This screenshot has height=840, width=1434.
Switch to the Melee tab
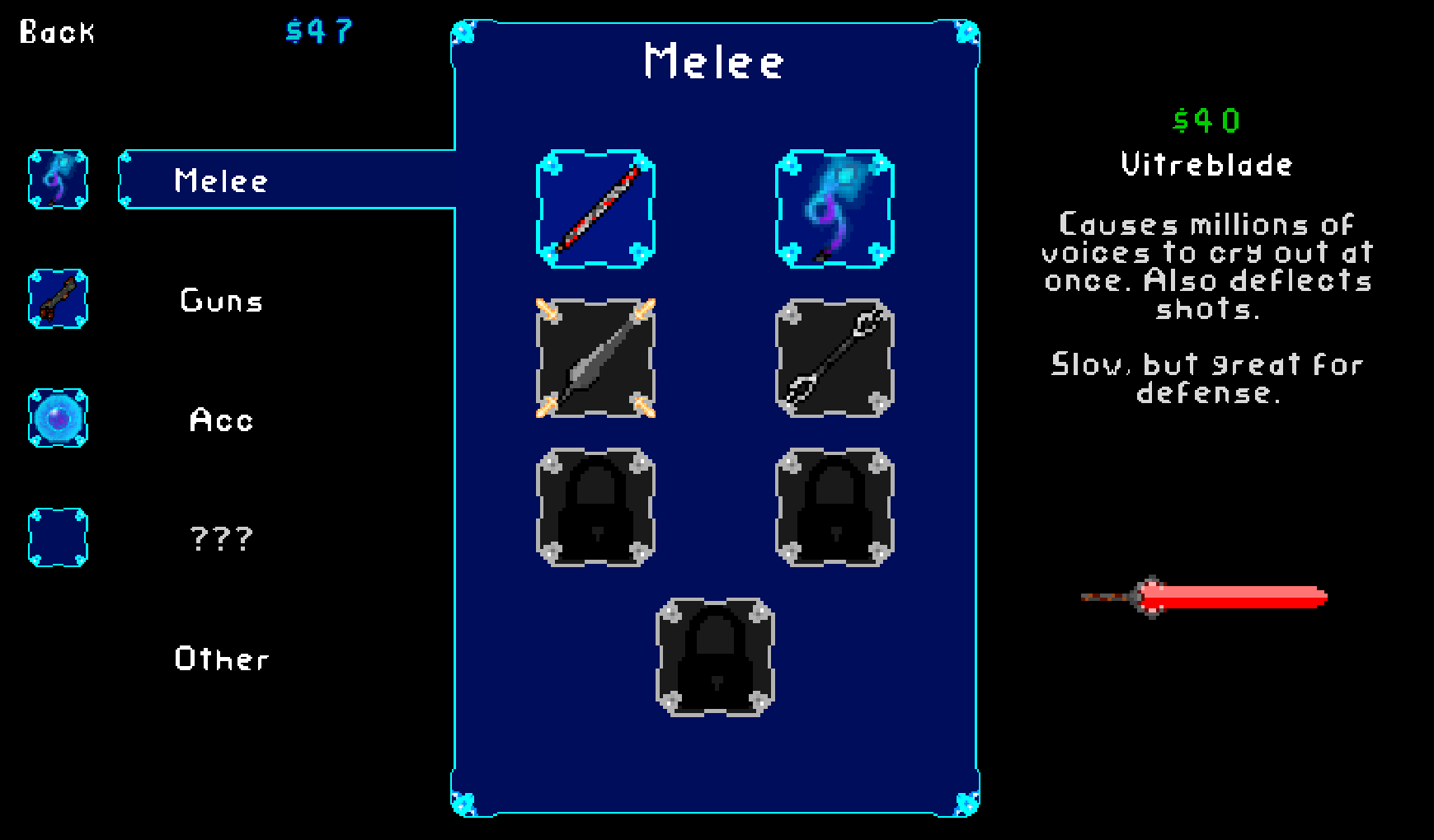click(220, 180)
